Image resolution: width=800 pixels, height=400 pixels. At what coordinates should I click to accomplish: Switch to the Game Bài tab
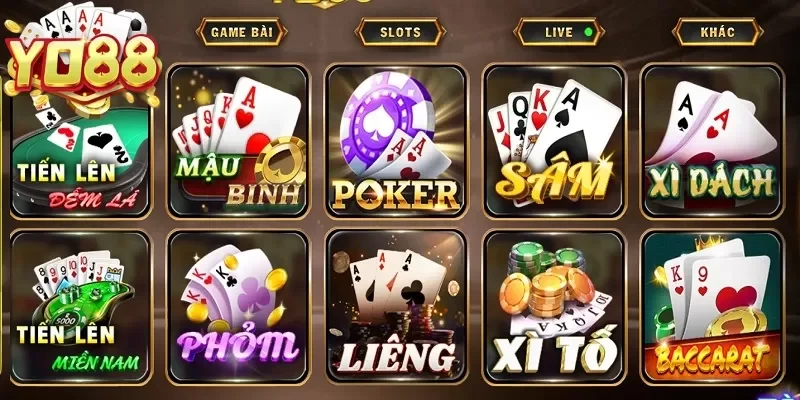coord(242,32)
